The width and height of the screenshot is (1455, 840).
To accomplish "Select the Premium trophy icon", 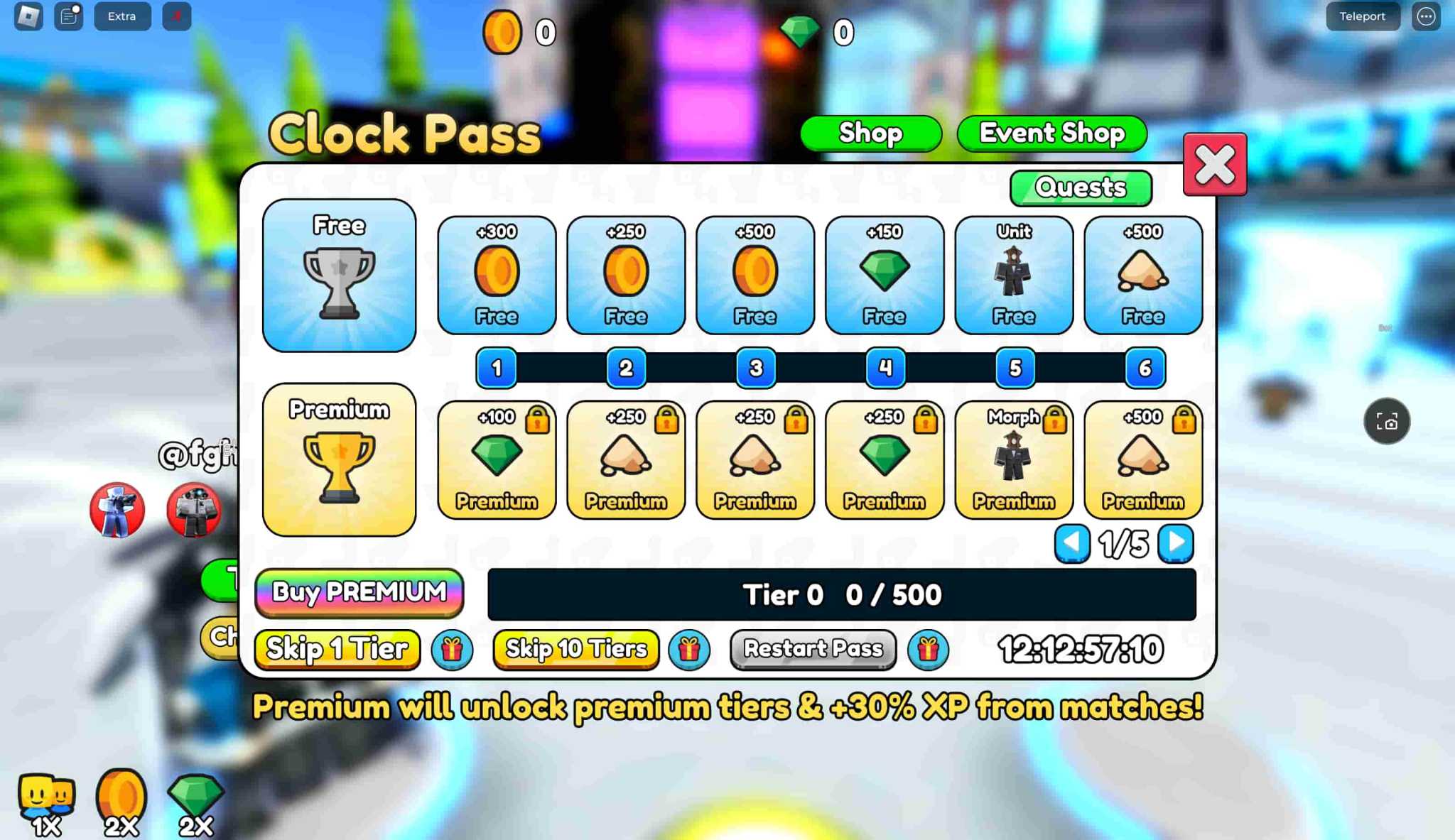I will coord(339,462).
